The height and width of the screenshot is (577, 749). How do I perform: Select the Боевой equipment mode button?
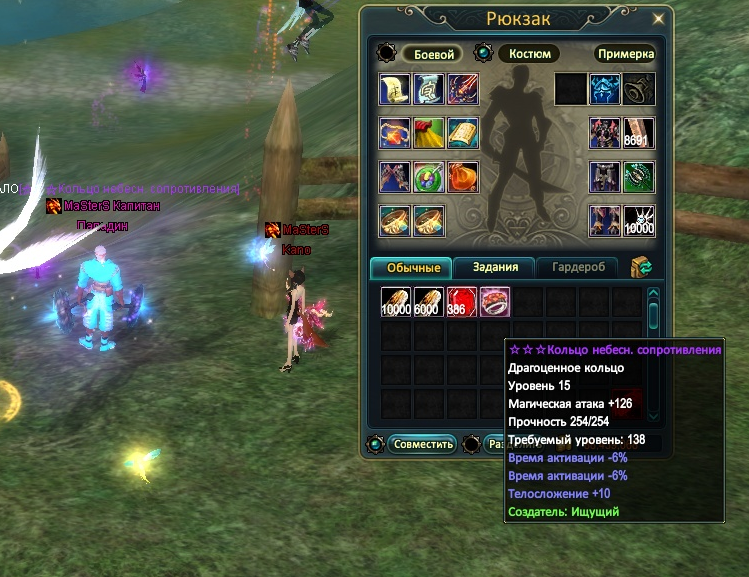coord(433,54)
